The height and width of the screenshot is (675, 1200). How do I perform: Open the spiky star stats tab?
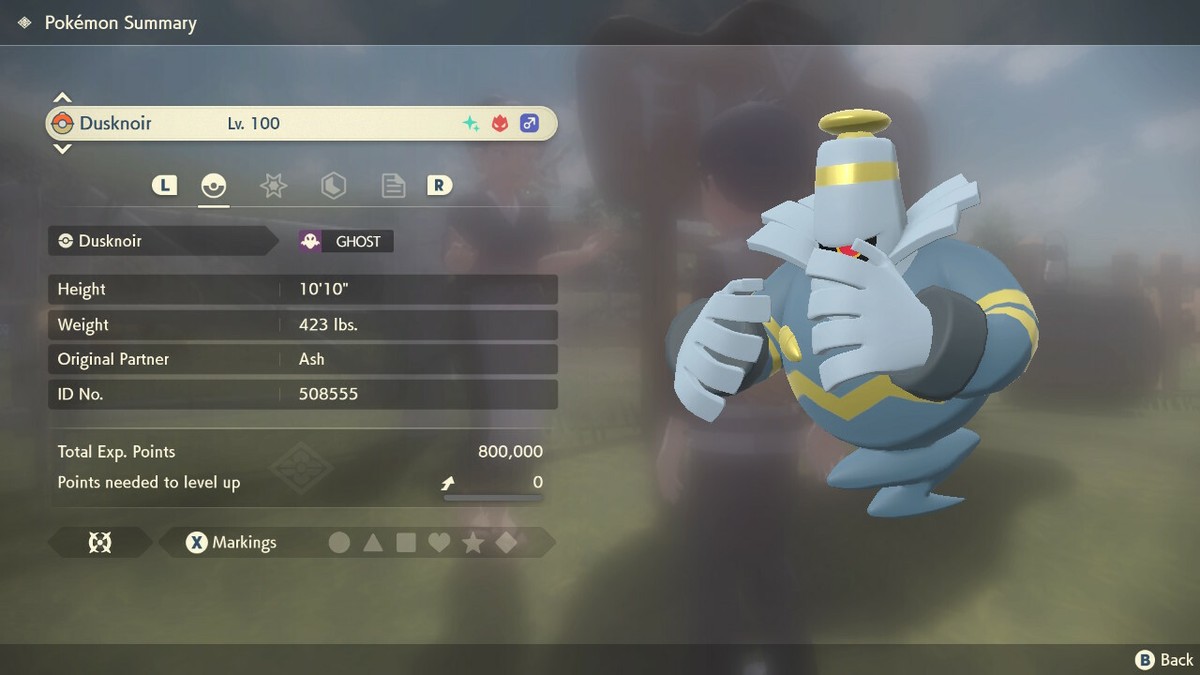(273, 186)
